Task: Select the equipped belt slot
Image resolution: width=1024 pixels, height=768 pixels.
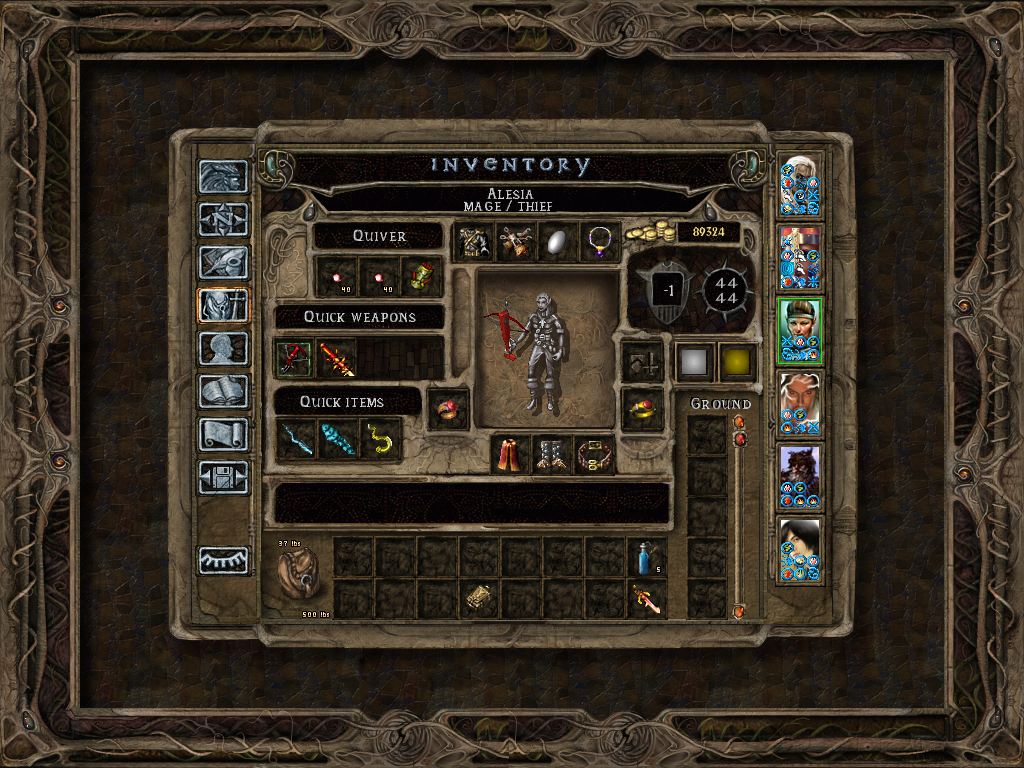Action: click(594, 455)
